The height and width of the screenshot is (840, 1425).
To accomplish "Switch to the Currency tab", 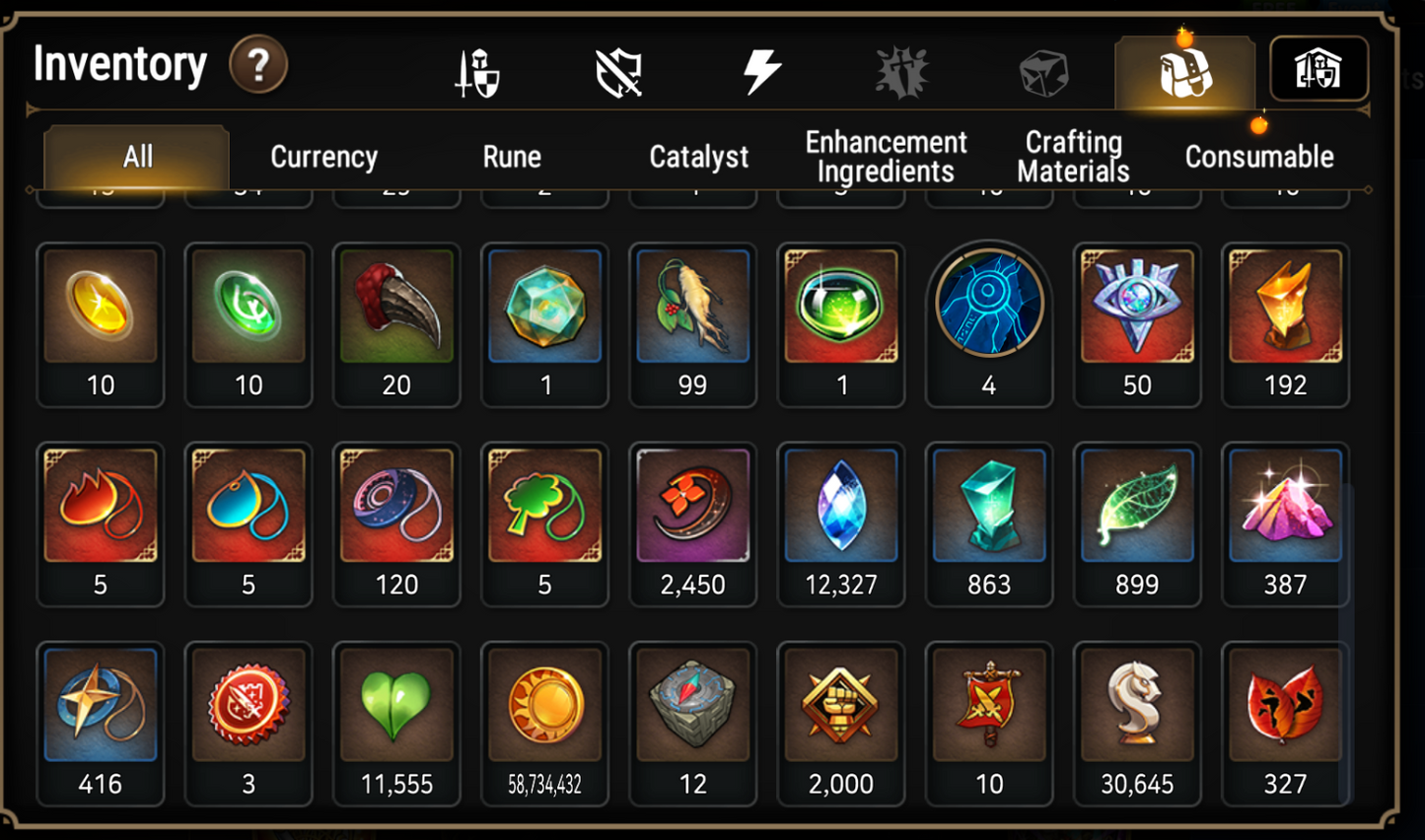I will [x=323, y=156].
